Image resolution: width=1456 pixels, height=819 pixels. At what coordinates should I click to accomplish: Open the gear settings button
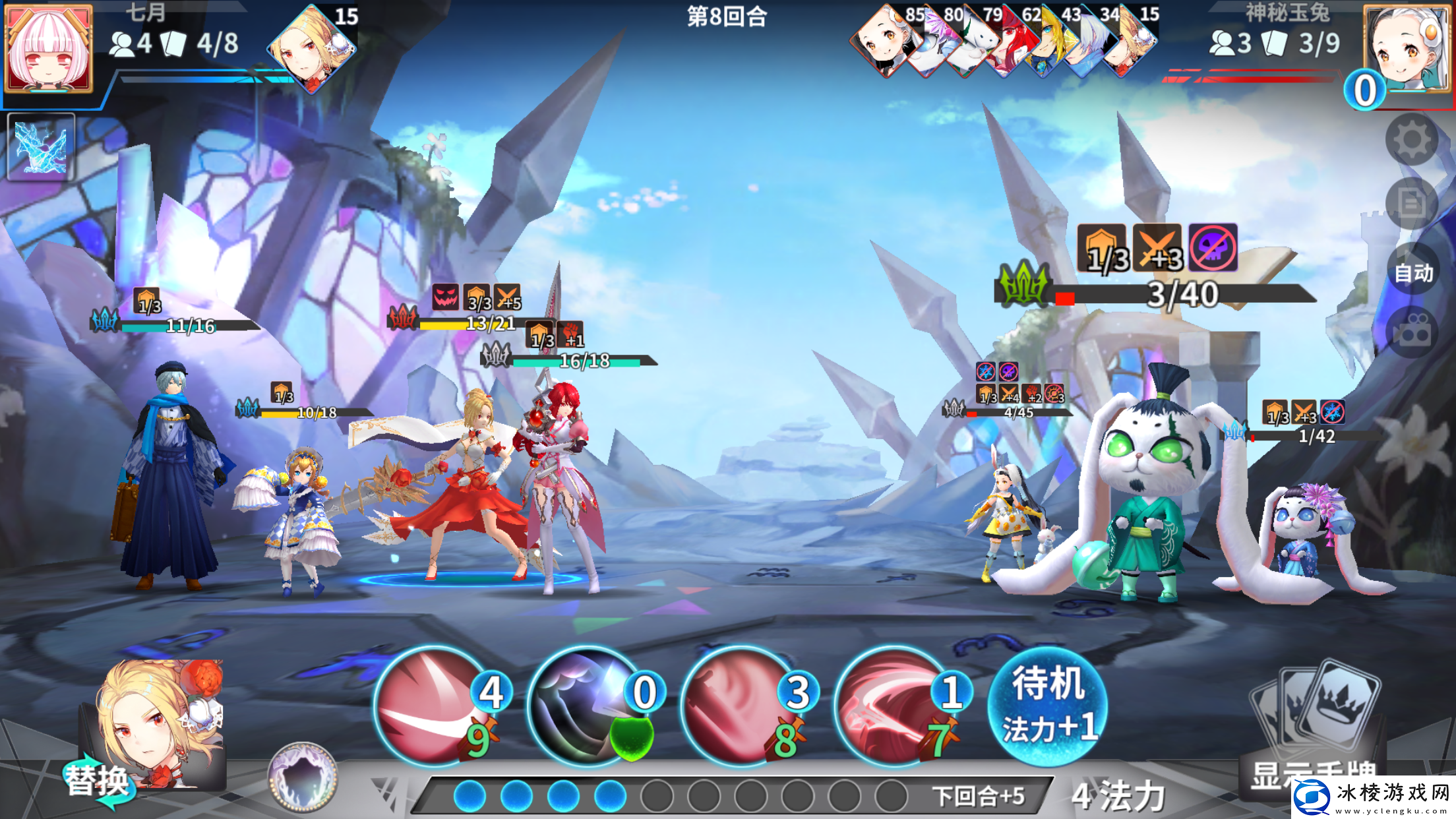coord(1412,139)
